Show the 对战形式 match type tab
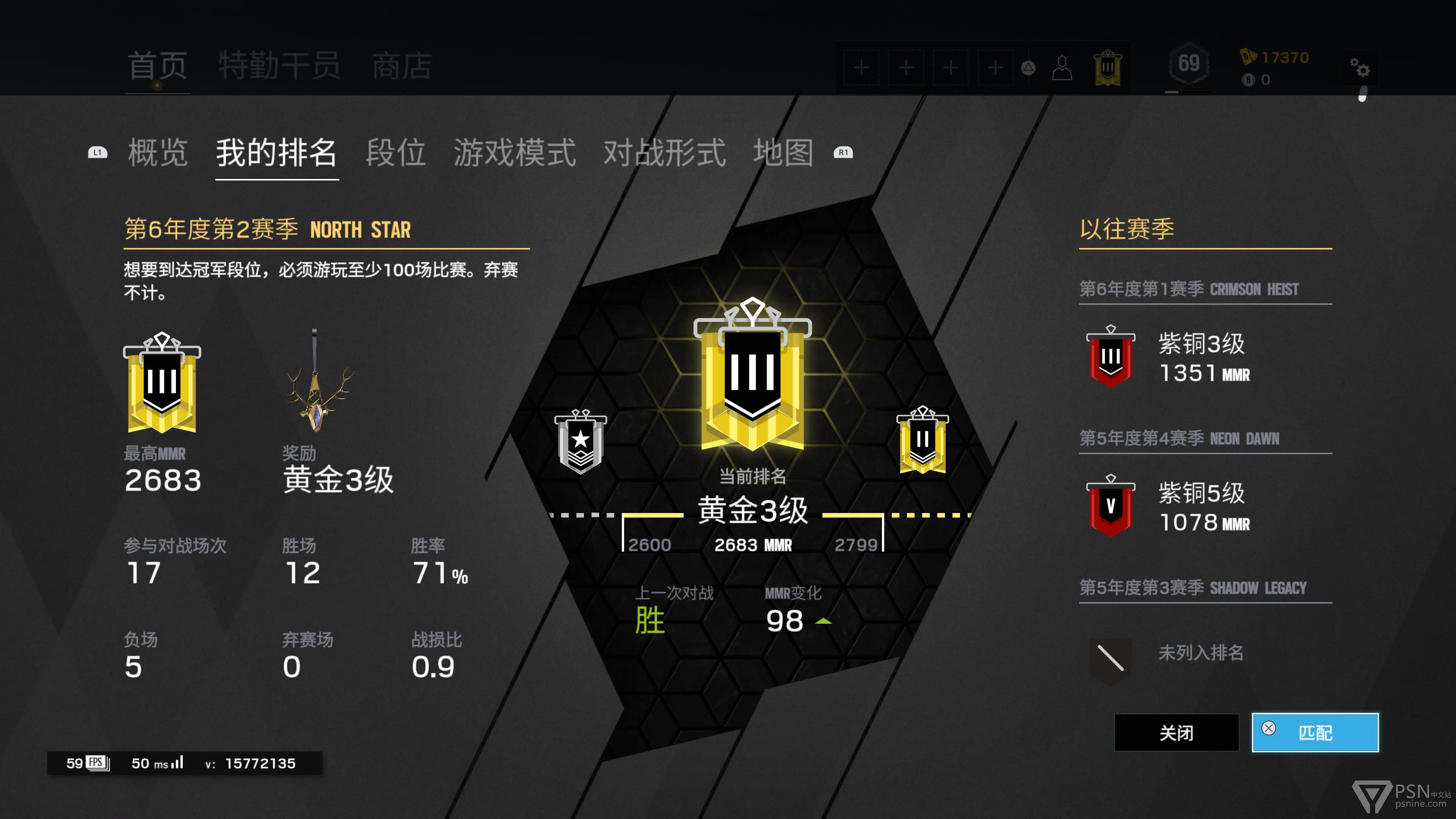 coord(664,152)
